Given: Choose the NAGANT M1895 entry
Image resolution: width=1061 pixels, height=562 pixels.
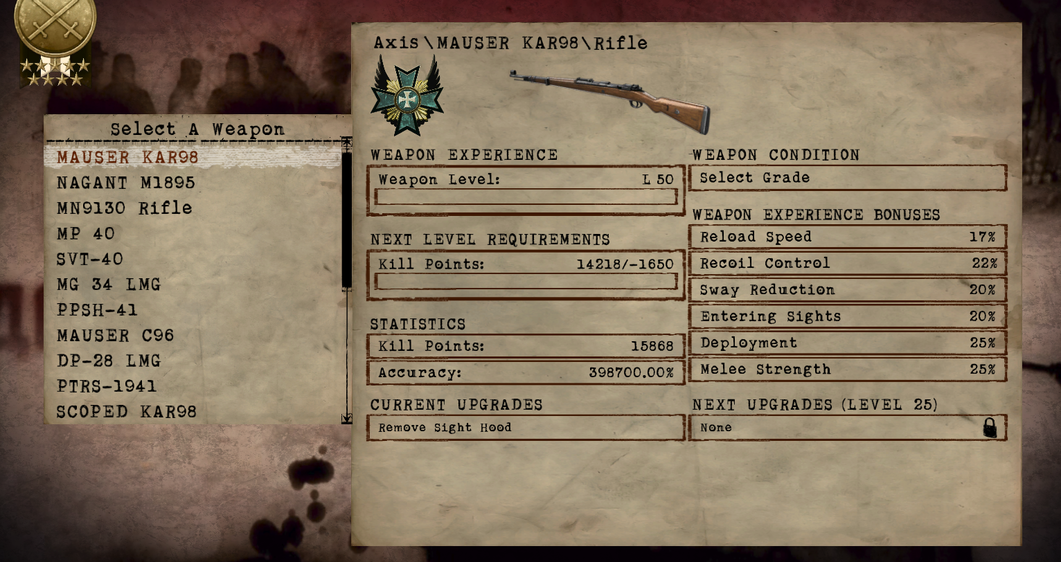Looking at the screenshot, I should click(126, 183).
